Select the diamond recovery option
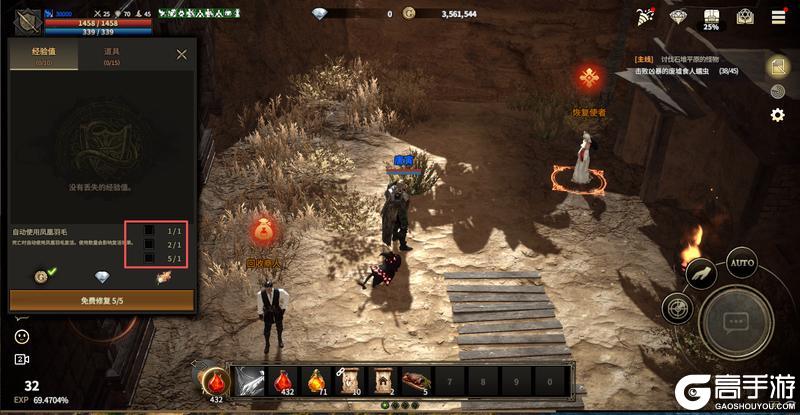The width and height of the screenshot is (800, 415). point(102,276)
